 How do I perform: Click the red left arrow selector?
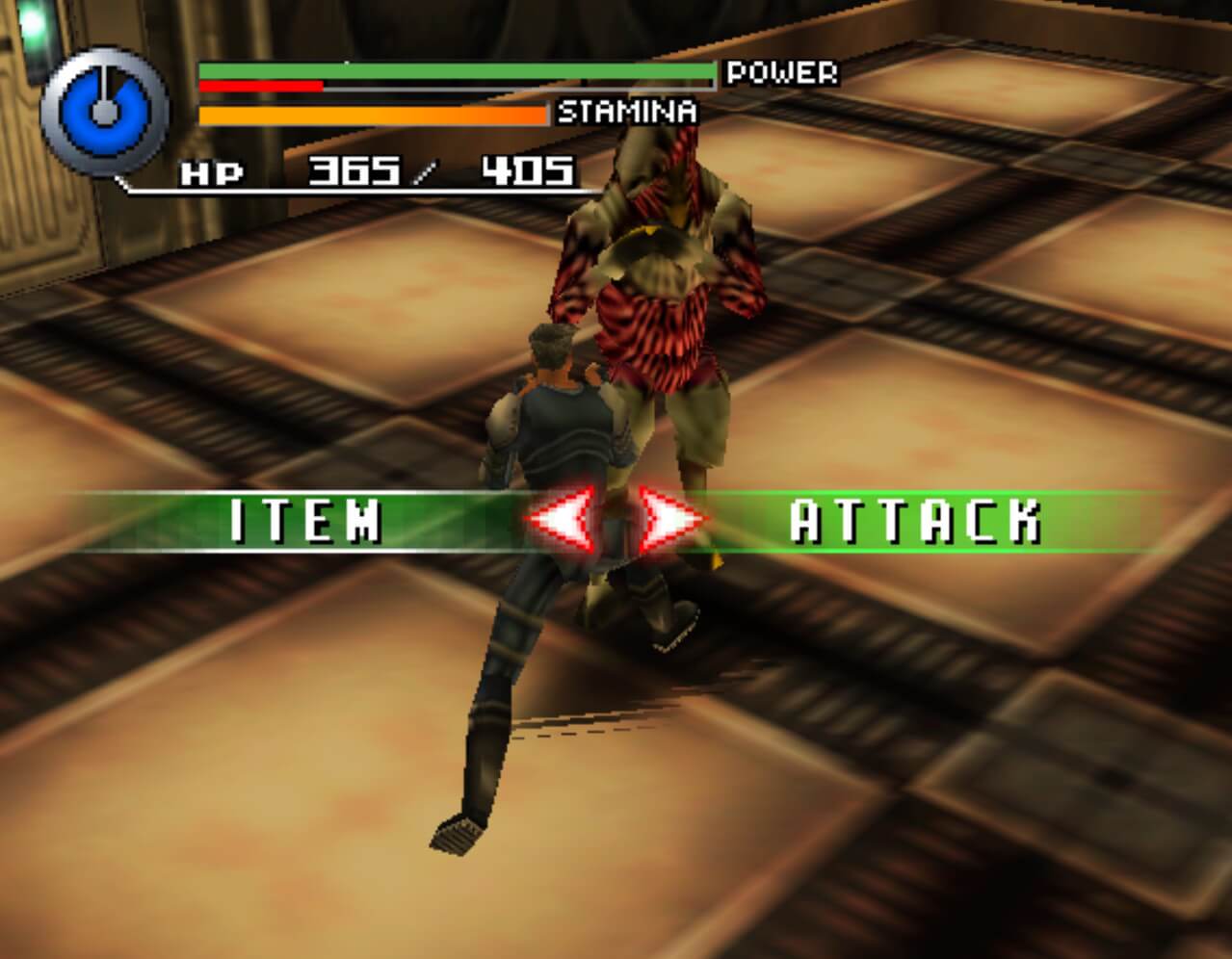pos(558,521)
